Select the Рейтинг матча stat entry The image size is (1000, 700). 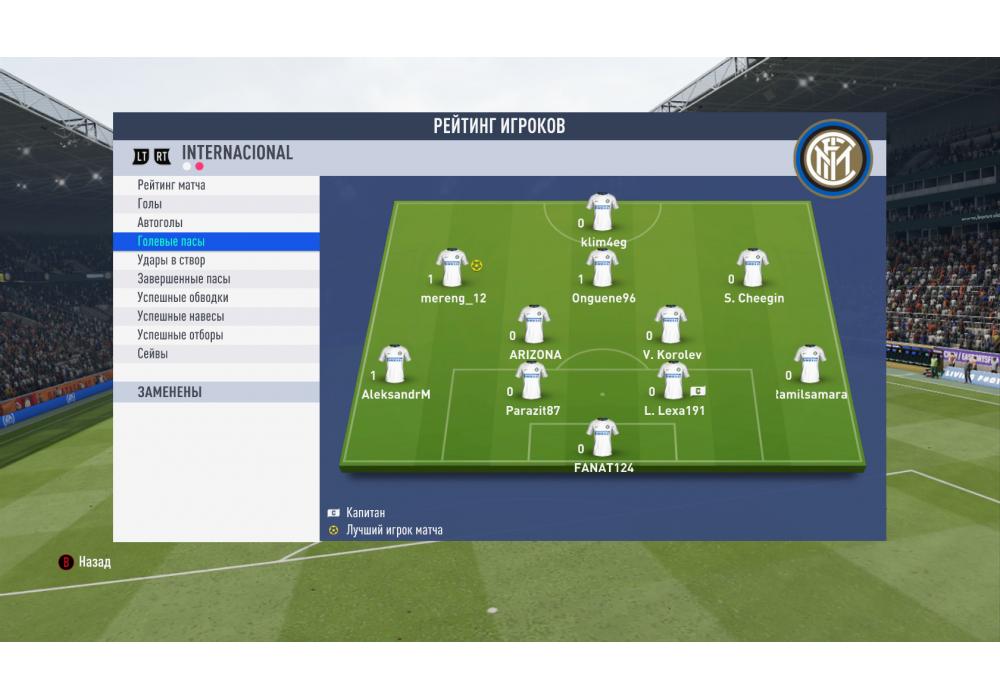tap(172, 185)
